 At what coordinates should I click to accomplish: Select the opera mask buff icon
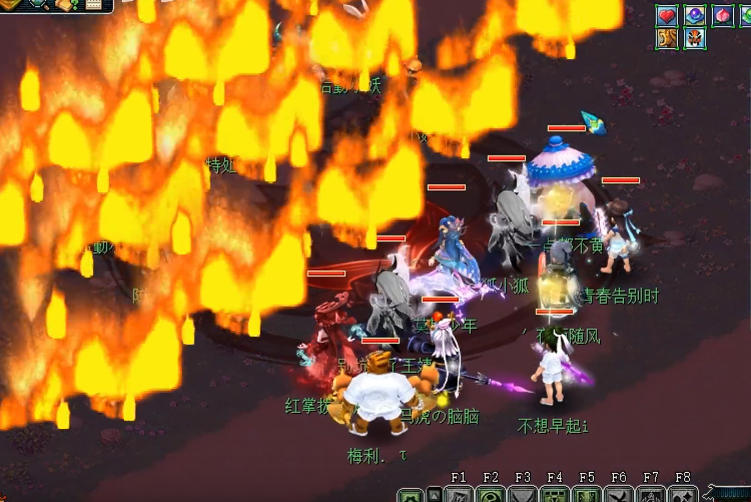pyautogui.click(x=694, y=39)
